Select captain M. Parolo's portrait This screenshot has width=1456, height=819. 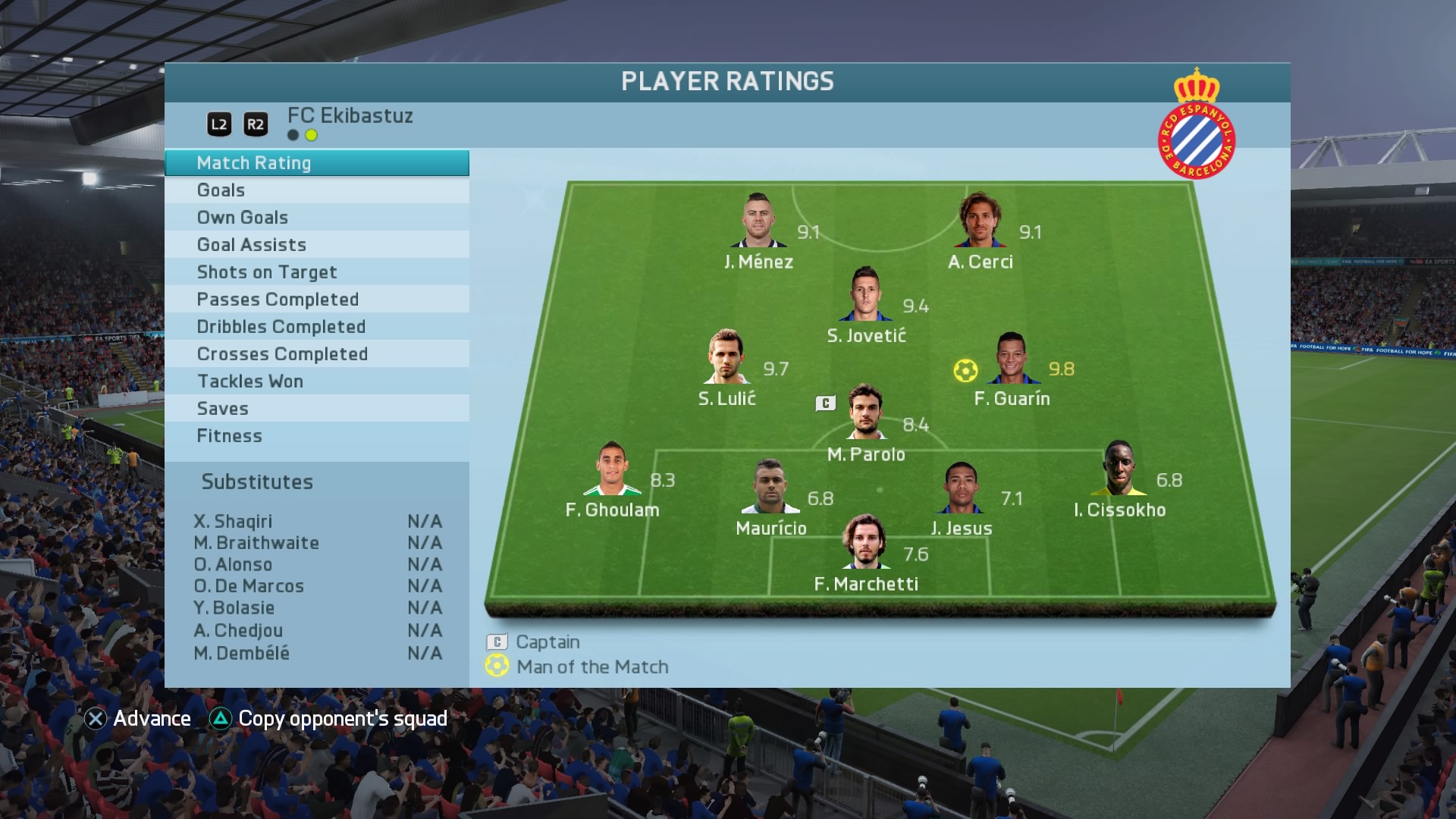point(864,413)
